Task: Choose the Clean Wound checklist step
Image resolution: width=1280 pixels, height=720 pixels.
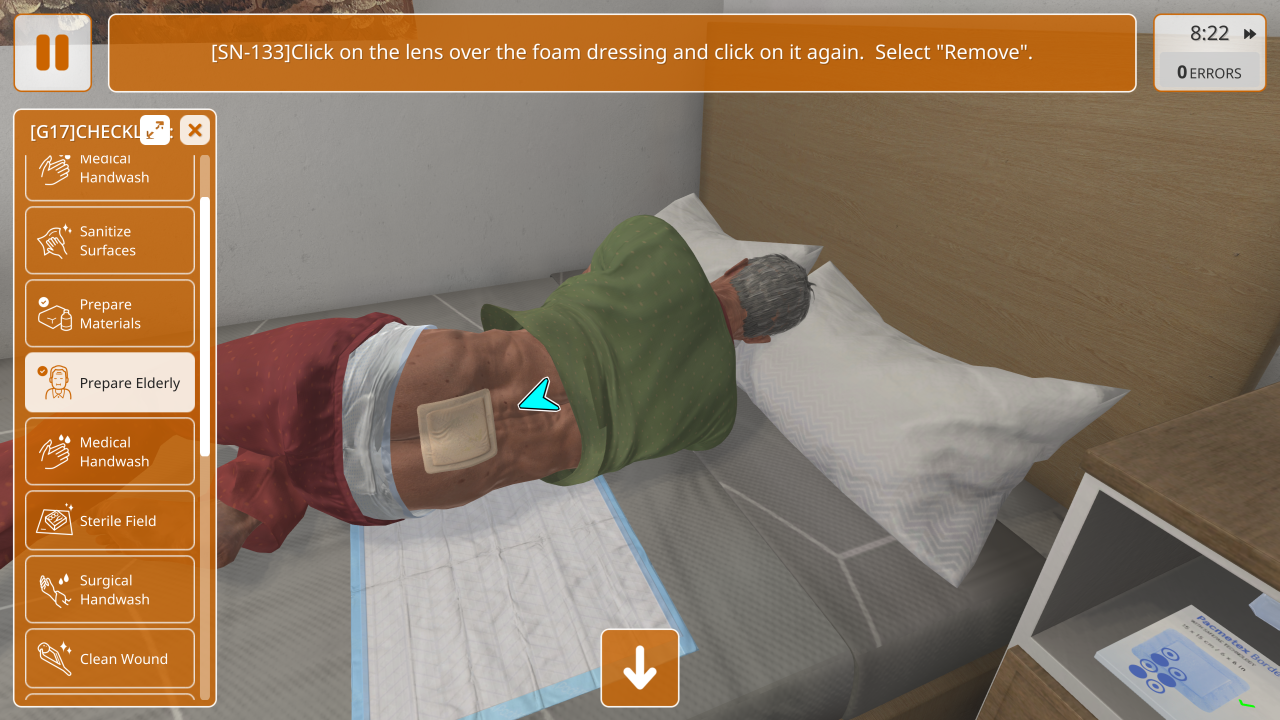Action: (110, 658)
